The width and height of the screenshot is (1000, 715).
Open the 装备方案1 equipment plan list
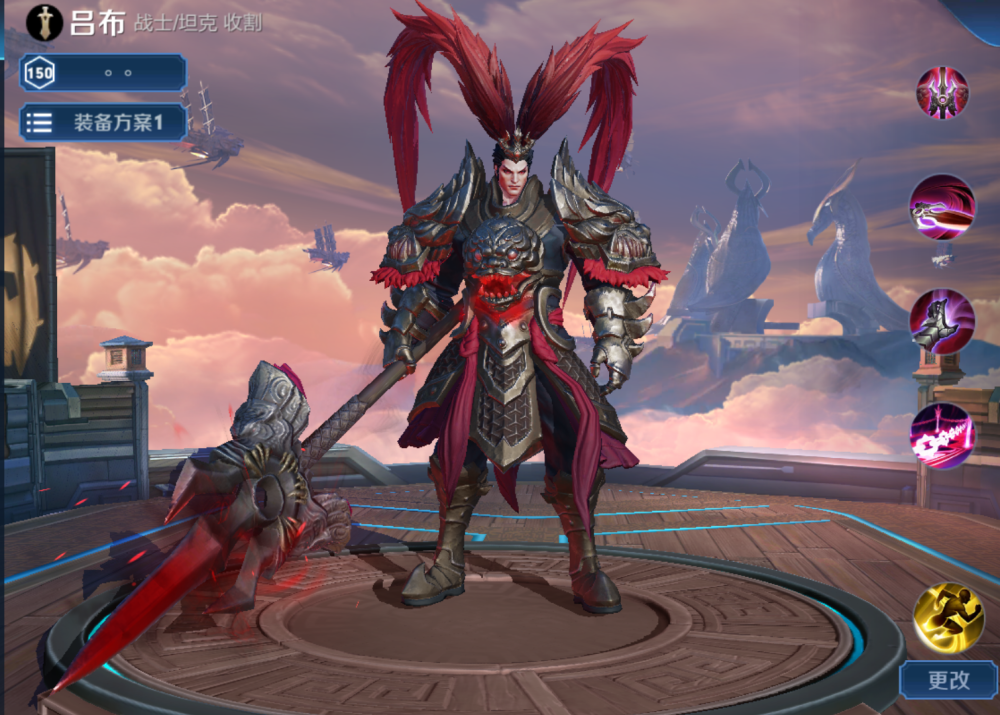103,123
